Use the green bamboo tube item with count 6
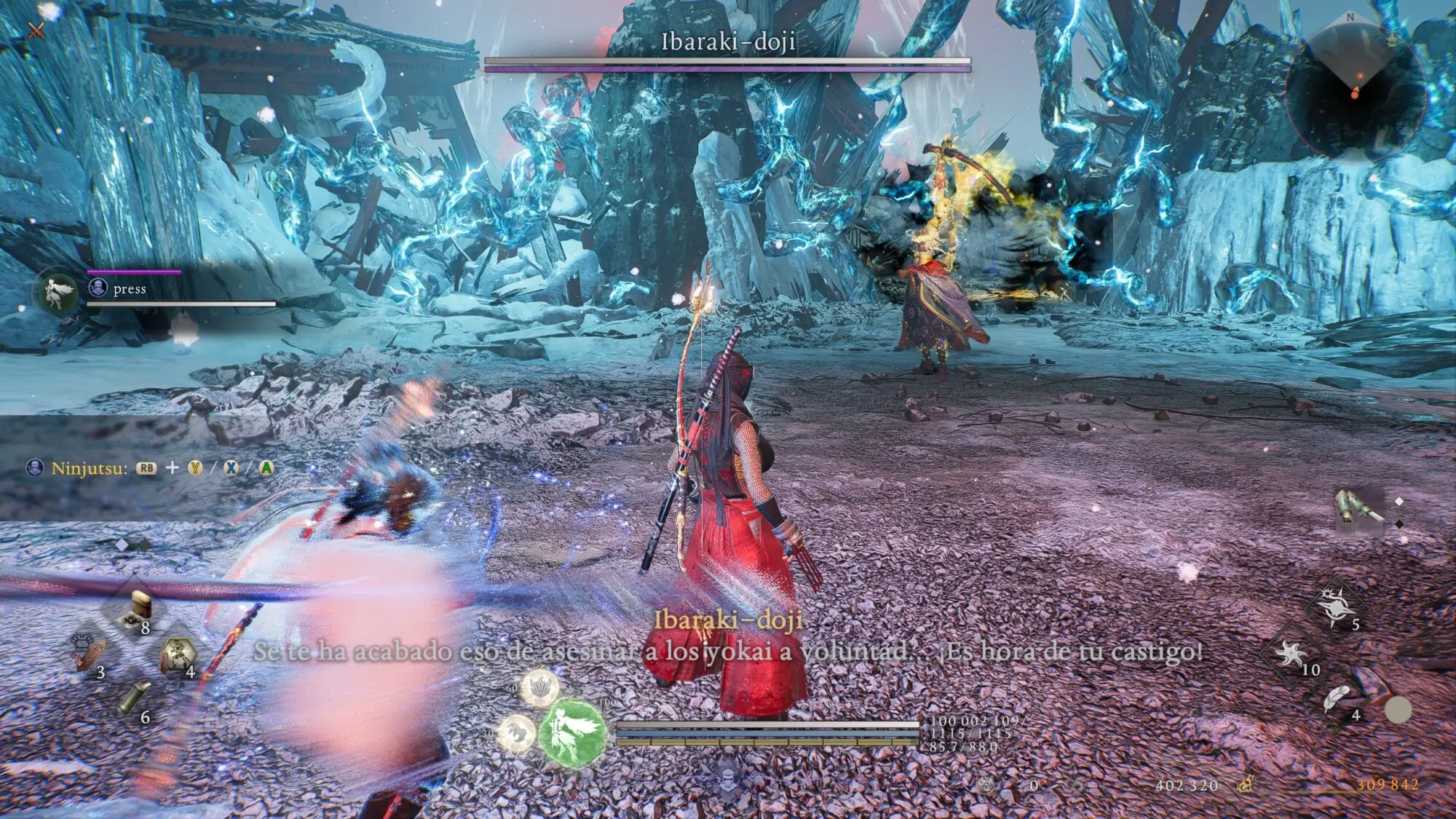Screen dimensions: 1456x819 [x=135, y=698]
